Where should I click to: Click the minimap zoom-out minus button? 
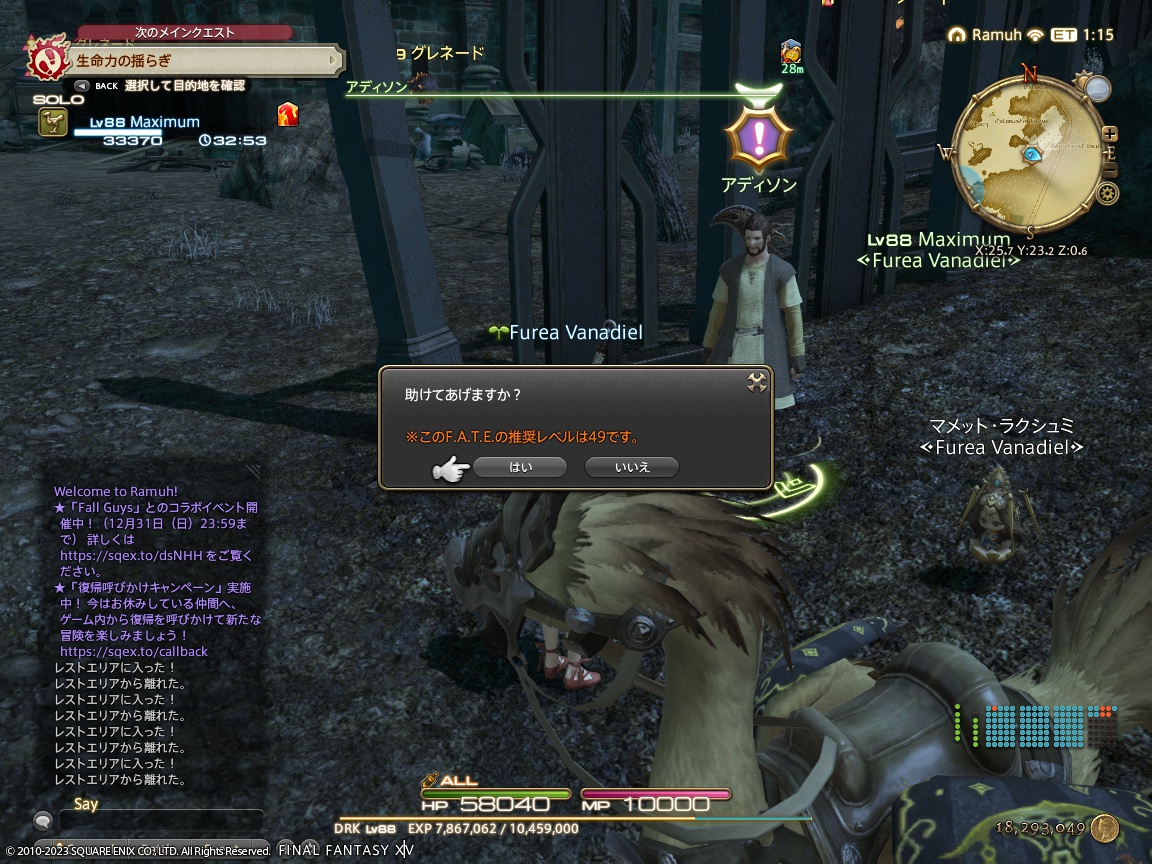pos(1110,171)
